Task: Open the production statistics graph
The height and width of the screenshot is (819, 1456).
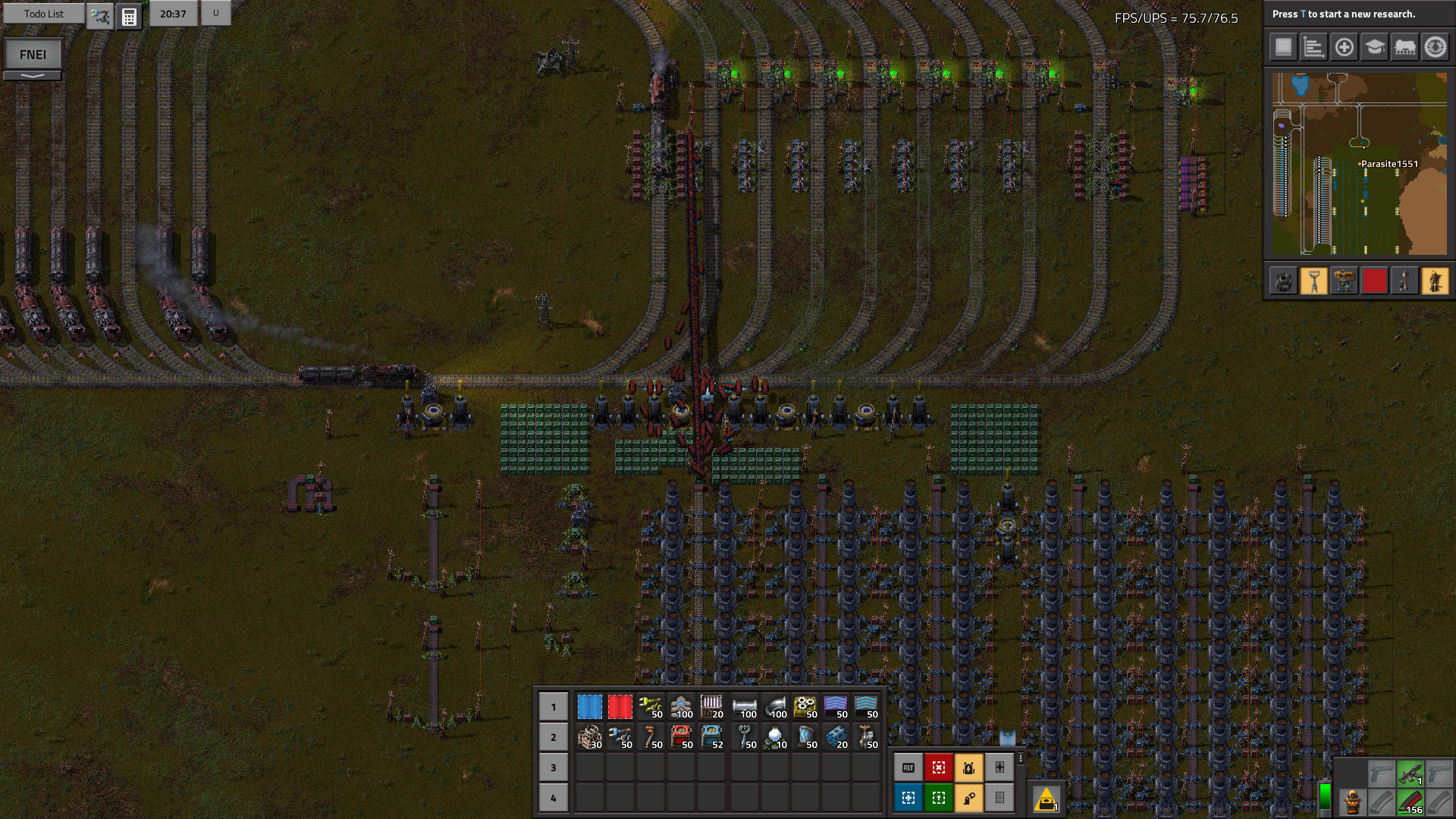Action: pos(1313,47)
